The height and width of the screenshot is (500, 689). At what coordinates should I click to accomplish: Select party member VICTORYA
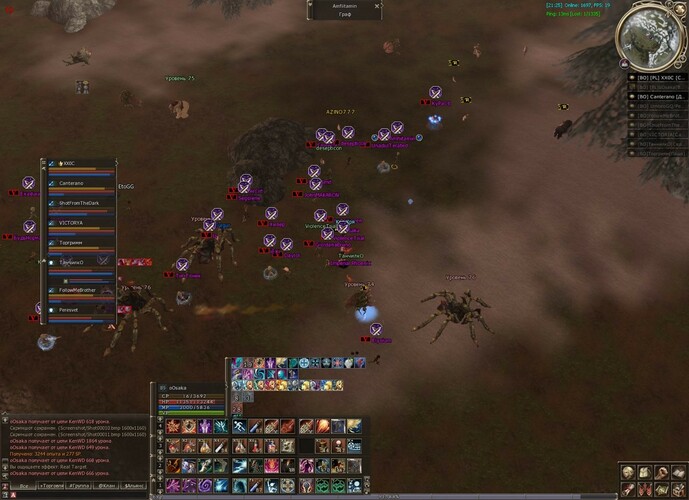coord(72,223)
